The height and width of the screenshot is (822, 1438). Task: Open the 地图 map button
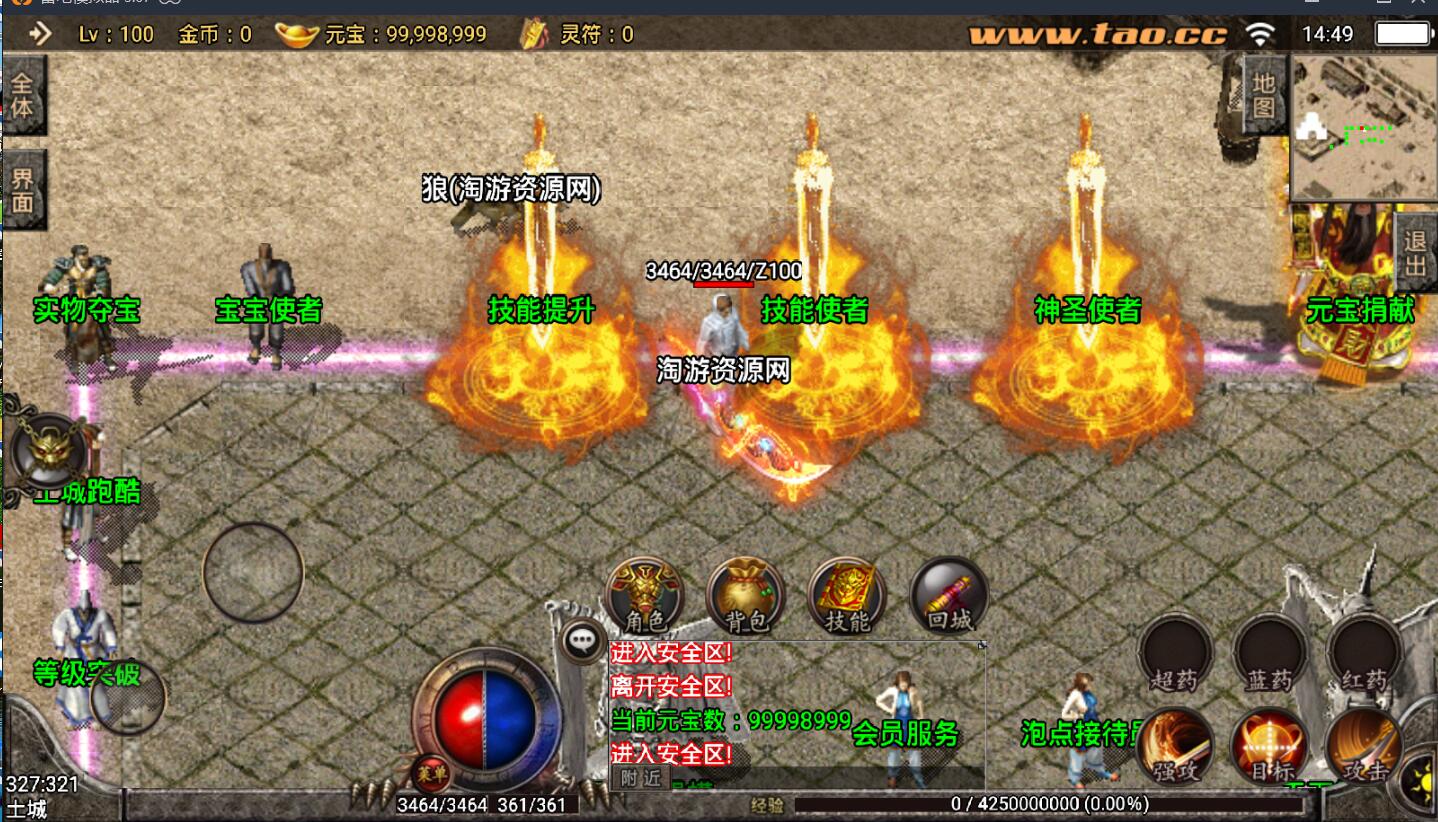click(x=1264, y=94)
